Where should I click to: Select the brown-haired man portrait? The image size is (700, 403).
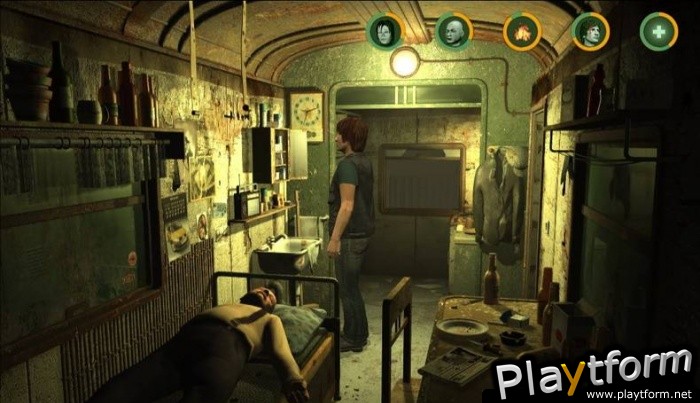coord(590,31)
